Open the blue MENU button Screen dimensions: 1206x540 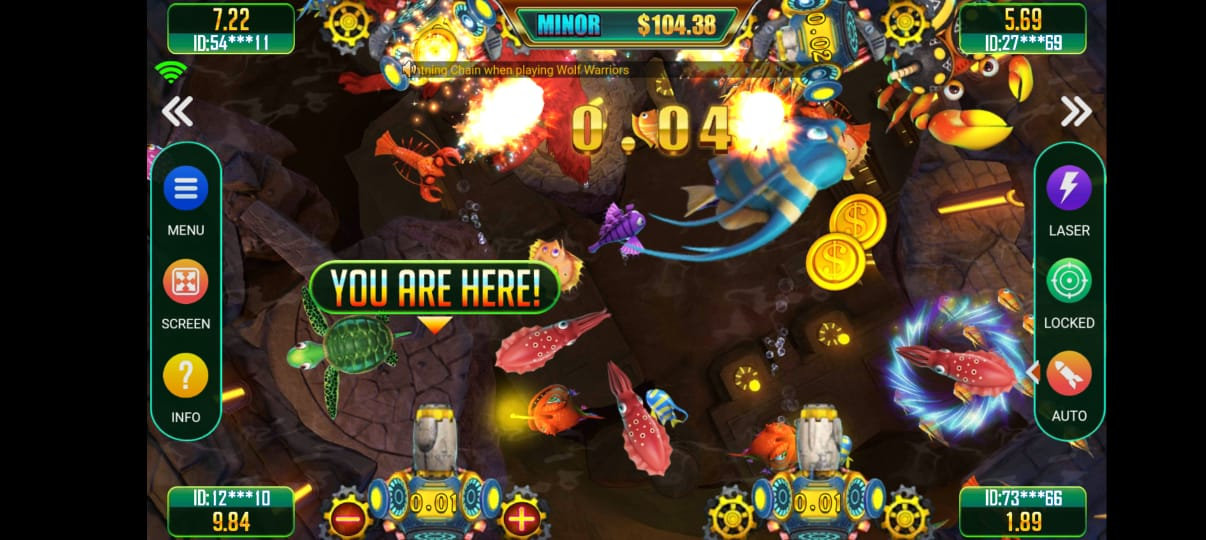tap(186, 188)
